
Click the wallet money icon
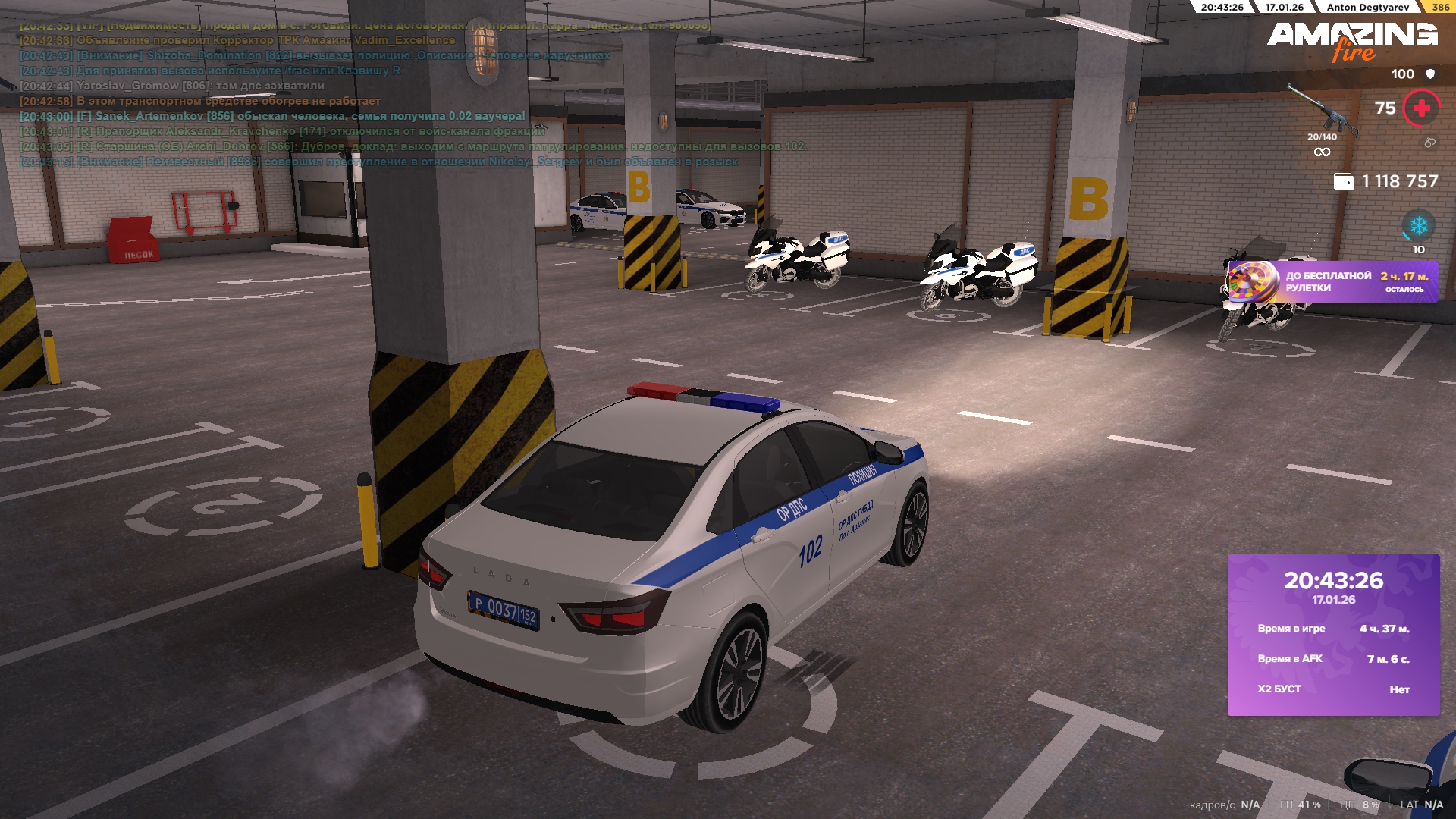pos(1343,182)
